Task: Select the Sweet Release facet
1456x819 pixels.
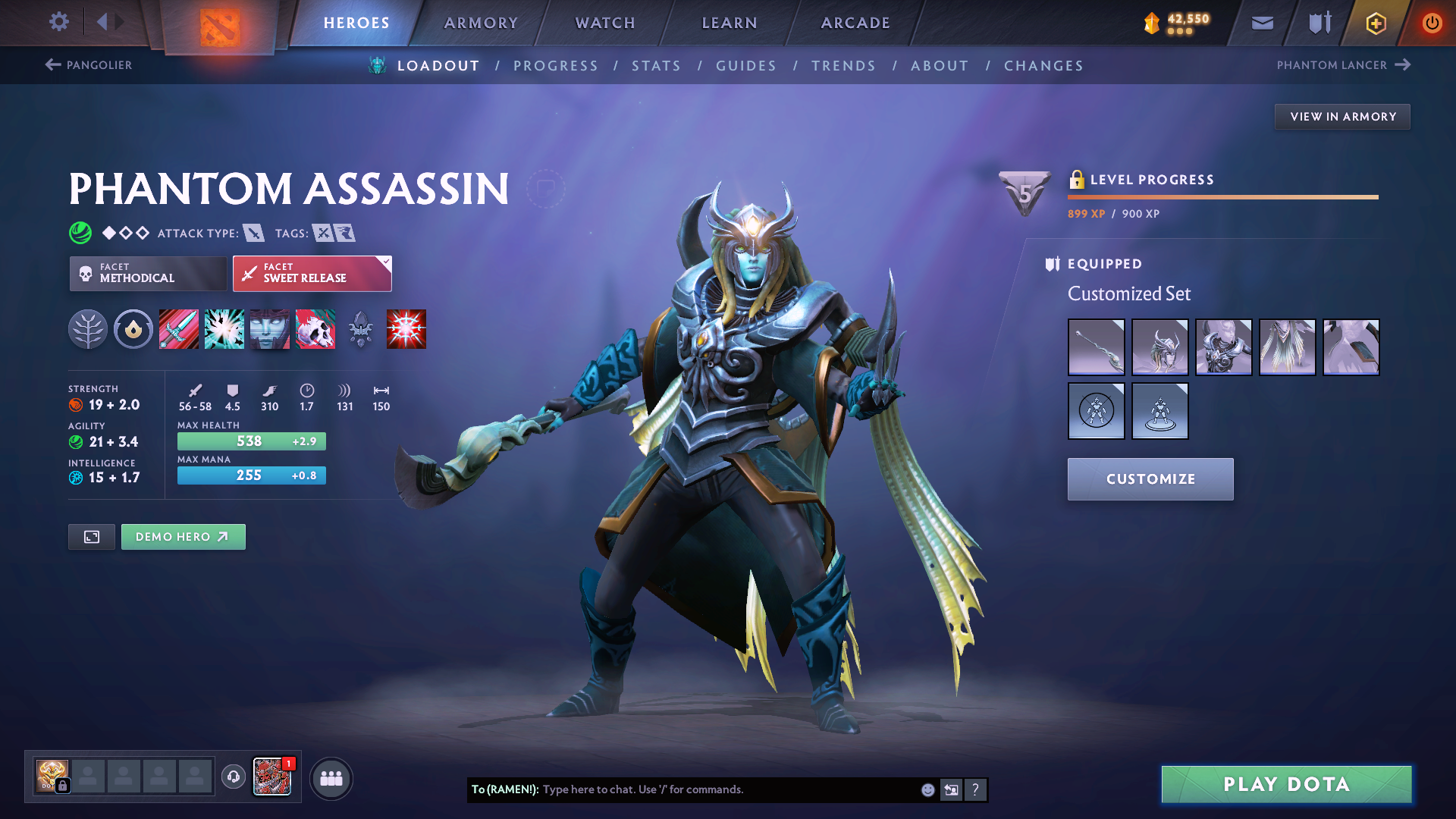Action: click(x=311, y=273)
